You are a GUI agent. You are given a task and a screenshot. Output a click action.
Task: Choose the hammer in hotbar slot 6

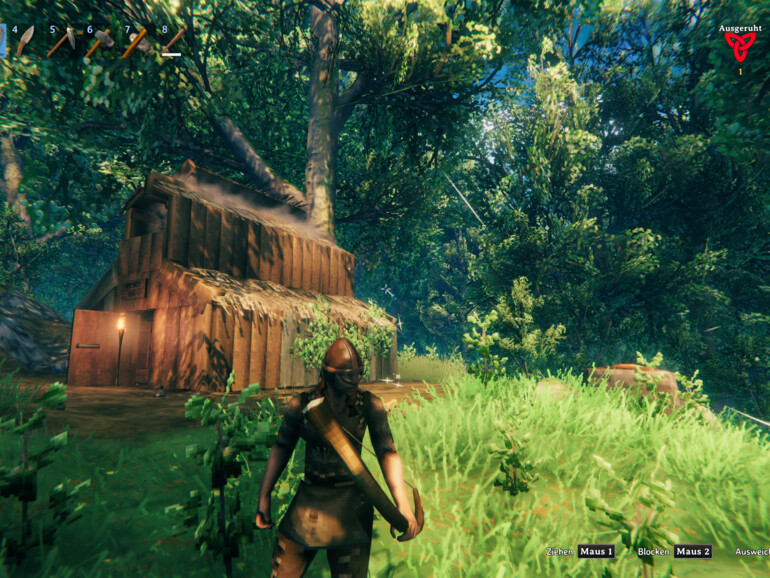99,42
